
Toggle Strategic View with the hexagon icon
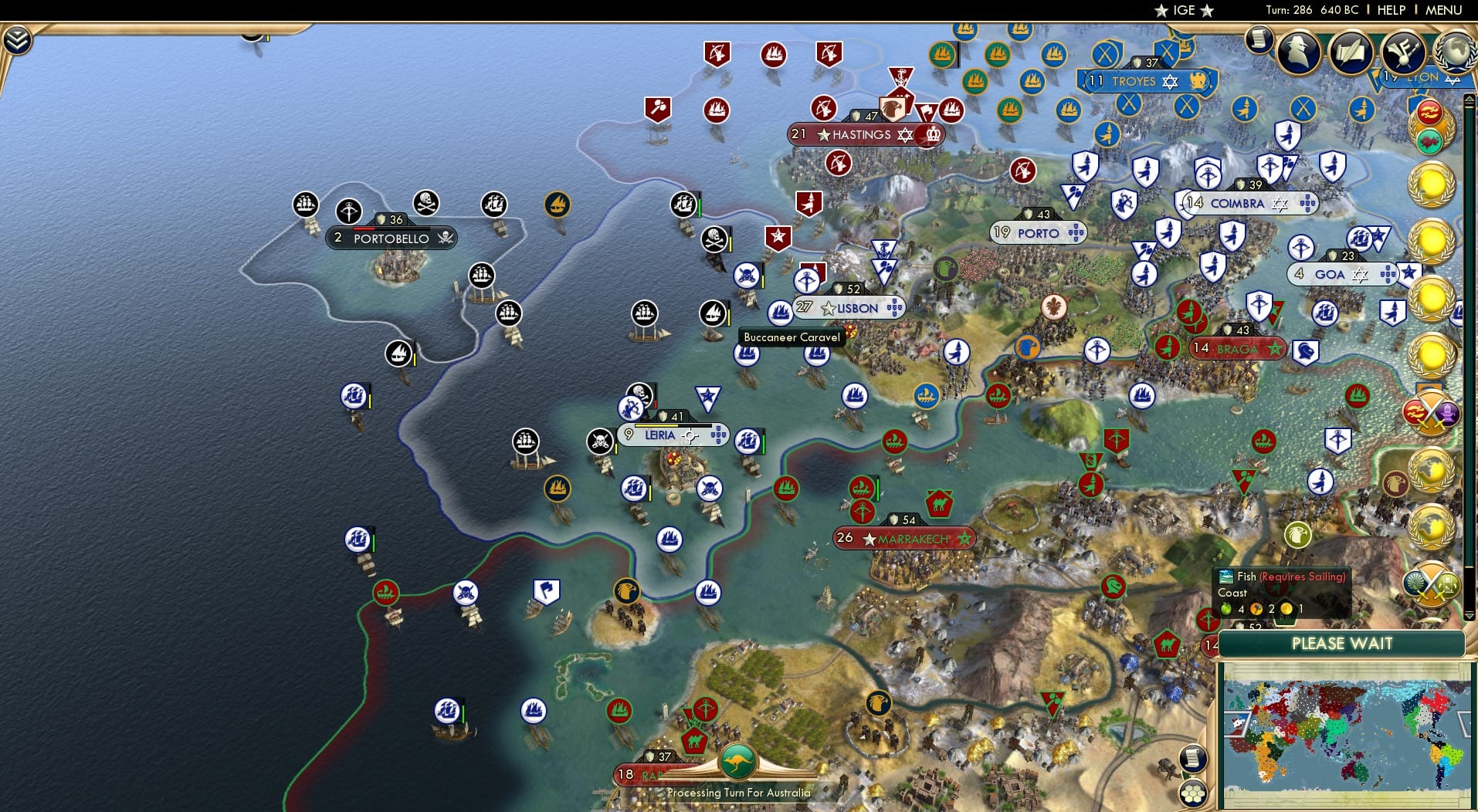pos(1194,792)
